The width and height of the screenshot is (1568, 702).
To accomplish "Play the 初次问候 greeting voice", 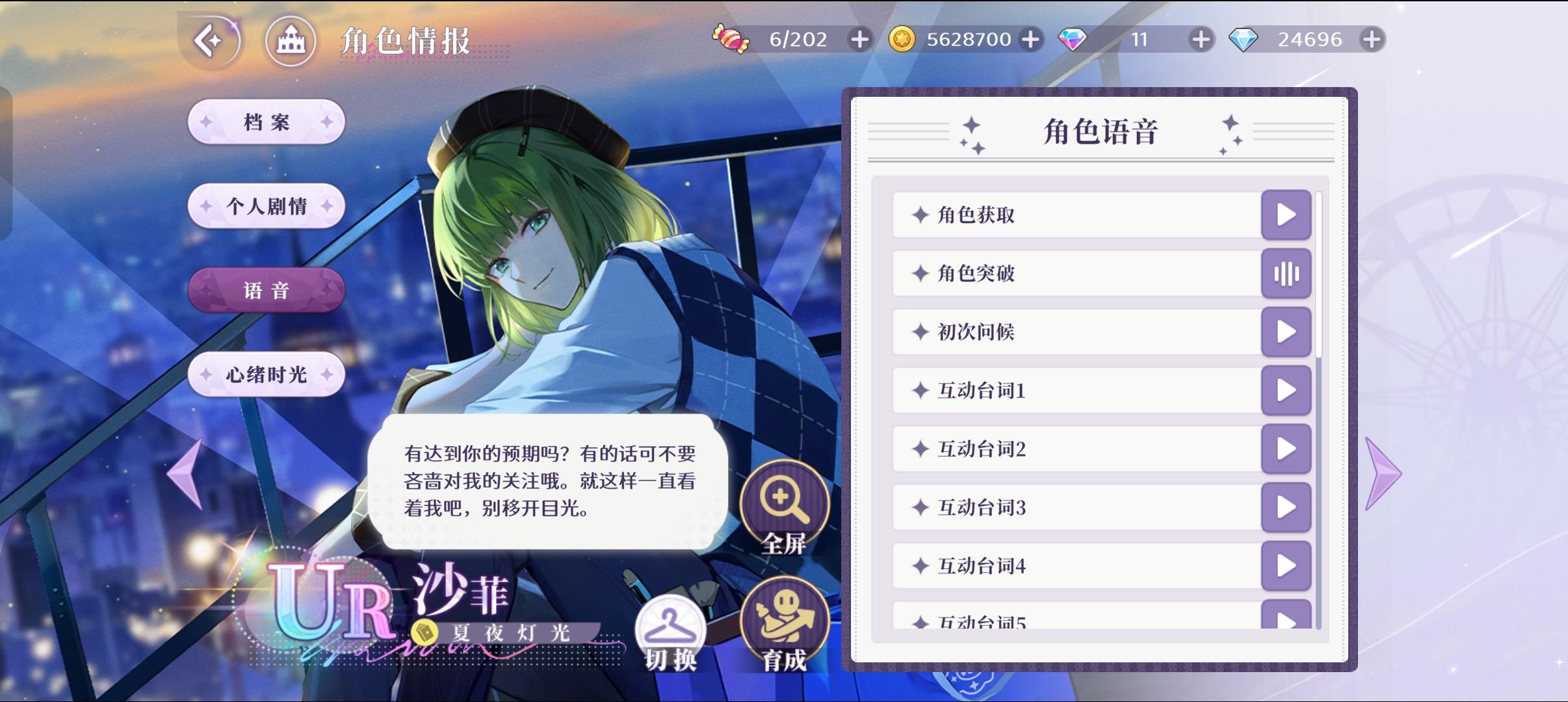I will coord(1286,332).
